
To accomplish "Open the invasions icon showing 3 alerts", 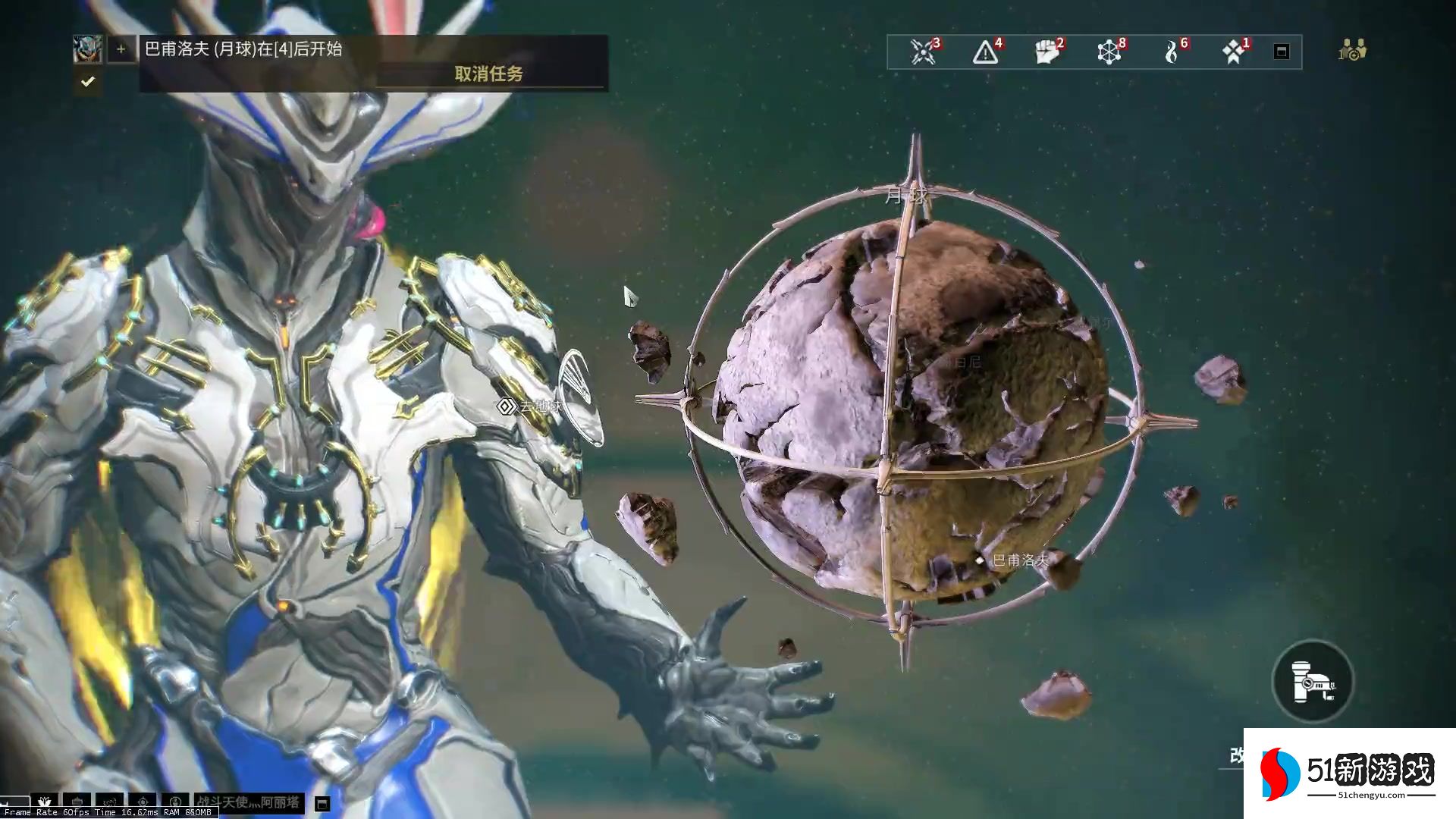I will (x=923, y=51).
